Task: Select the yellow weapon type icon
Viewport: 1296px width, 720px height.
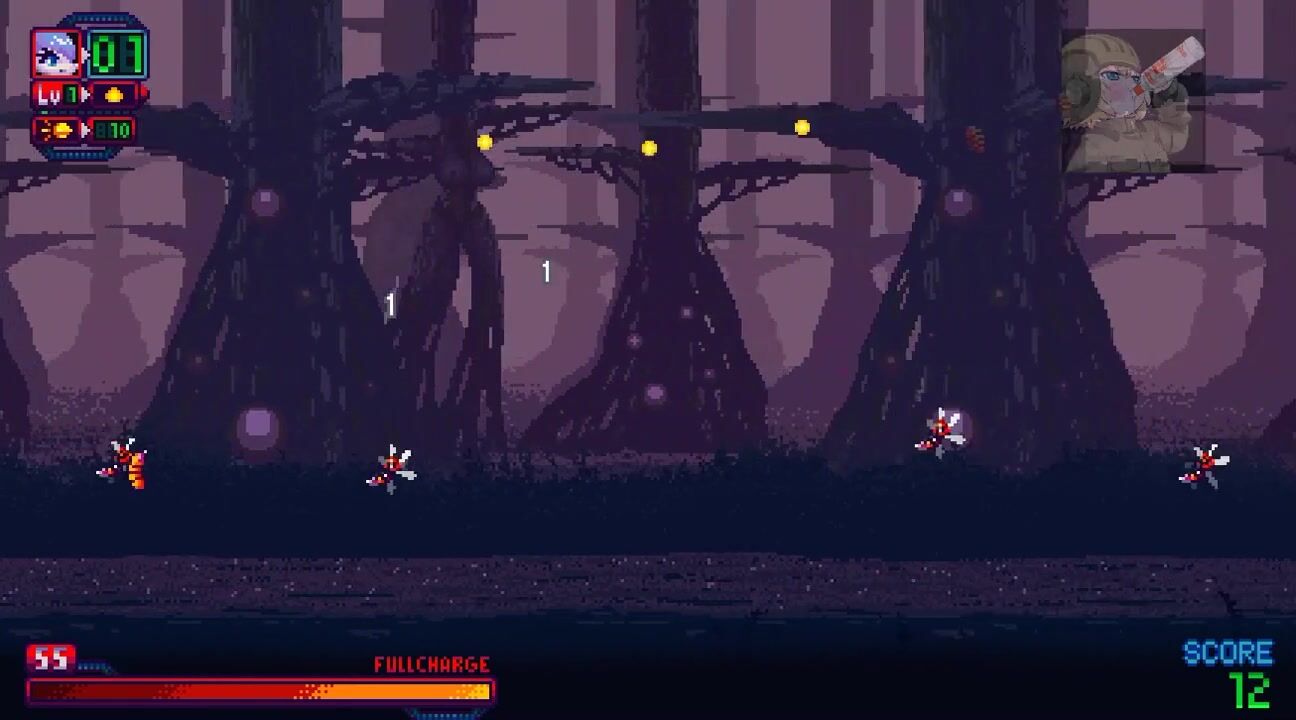Action: [x=114, y=95]
